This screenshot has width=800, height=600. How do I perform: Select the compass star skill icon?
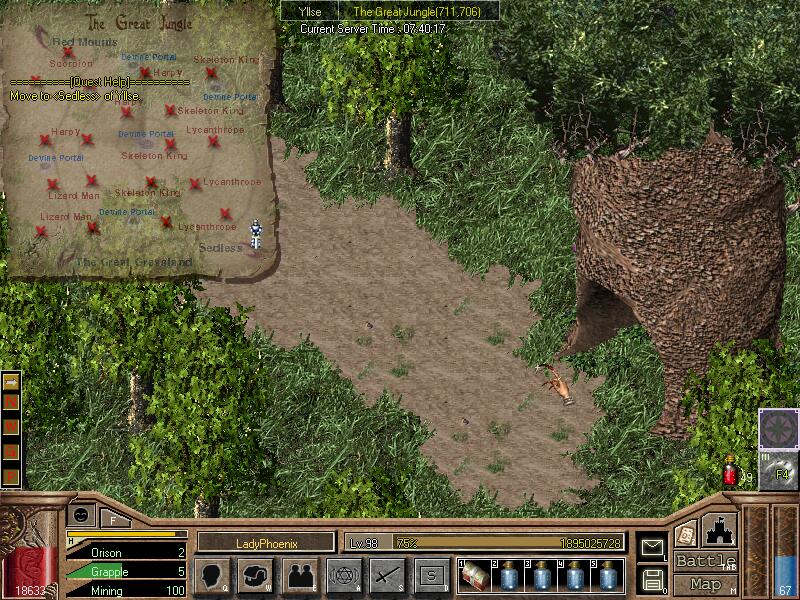(x=778, y=427)
